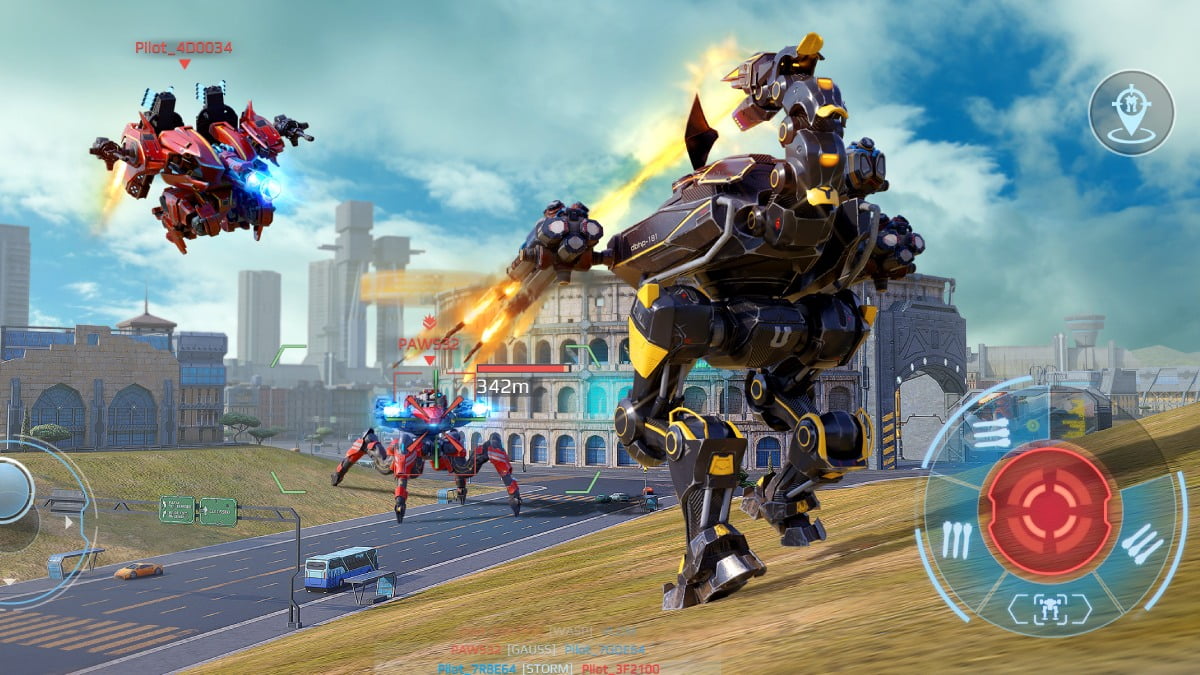Click the blue movement joystick knob
This screenshot has width=1200, height=675.
[x=14, y=490]
